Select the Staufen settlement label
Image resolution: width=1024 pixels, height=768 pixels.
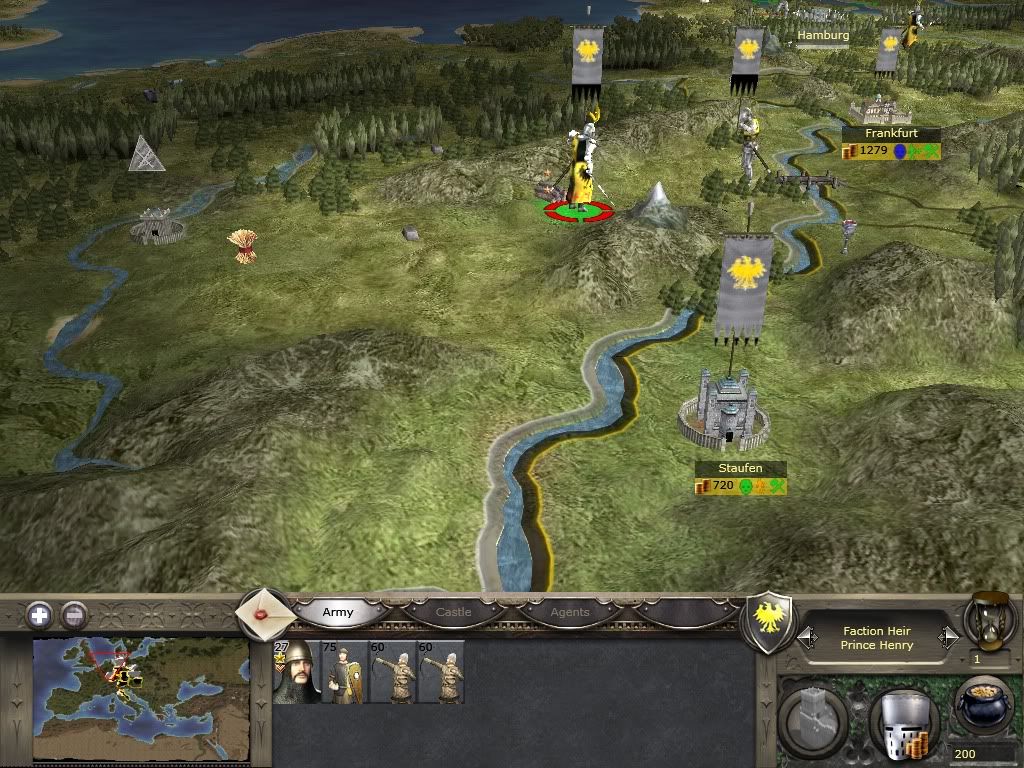pos(741,468)
